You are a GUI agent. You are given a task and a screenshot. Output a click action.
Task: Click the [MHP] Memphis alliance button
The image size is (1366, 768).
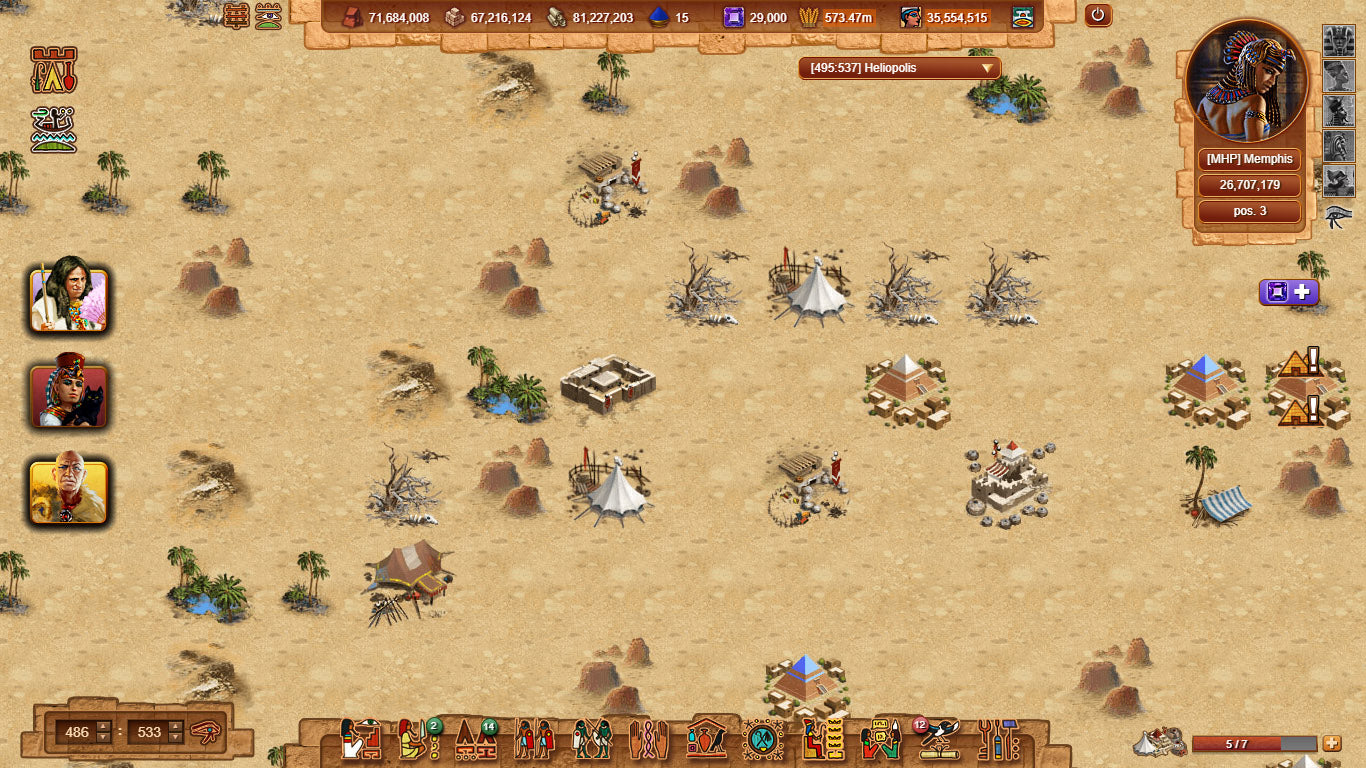point(1249,159)
